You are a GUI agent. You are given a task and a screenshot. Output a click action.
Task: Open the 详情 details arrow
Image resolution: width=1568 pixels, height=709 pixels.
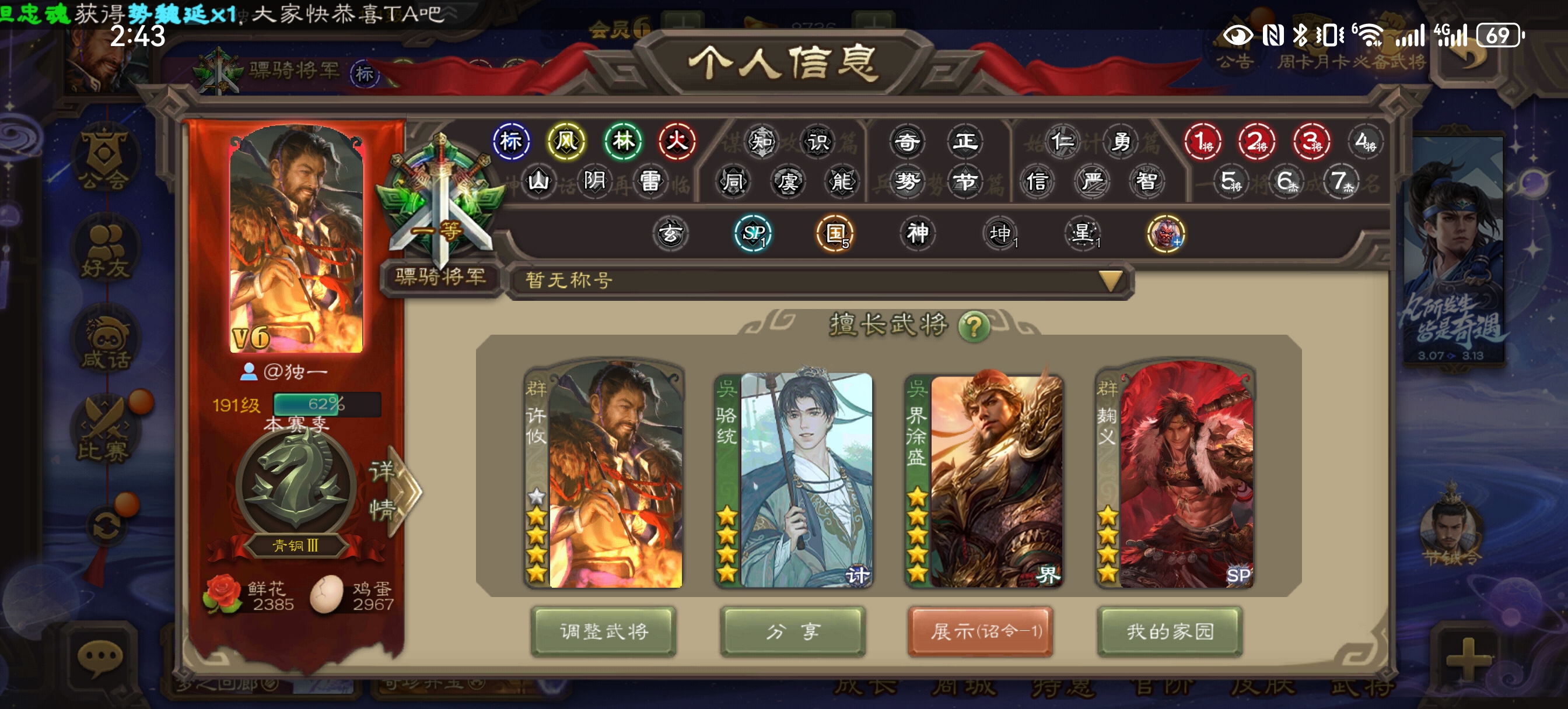click(x=395, y=490)
